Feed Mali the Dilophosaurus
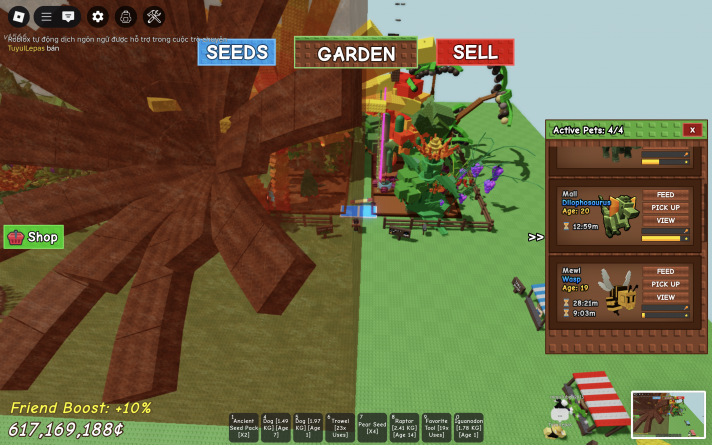 665,196
